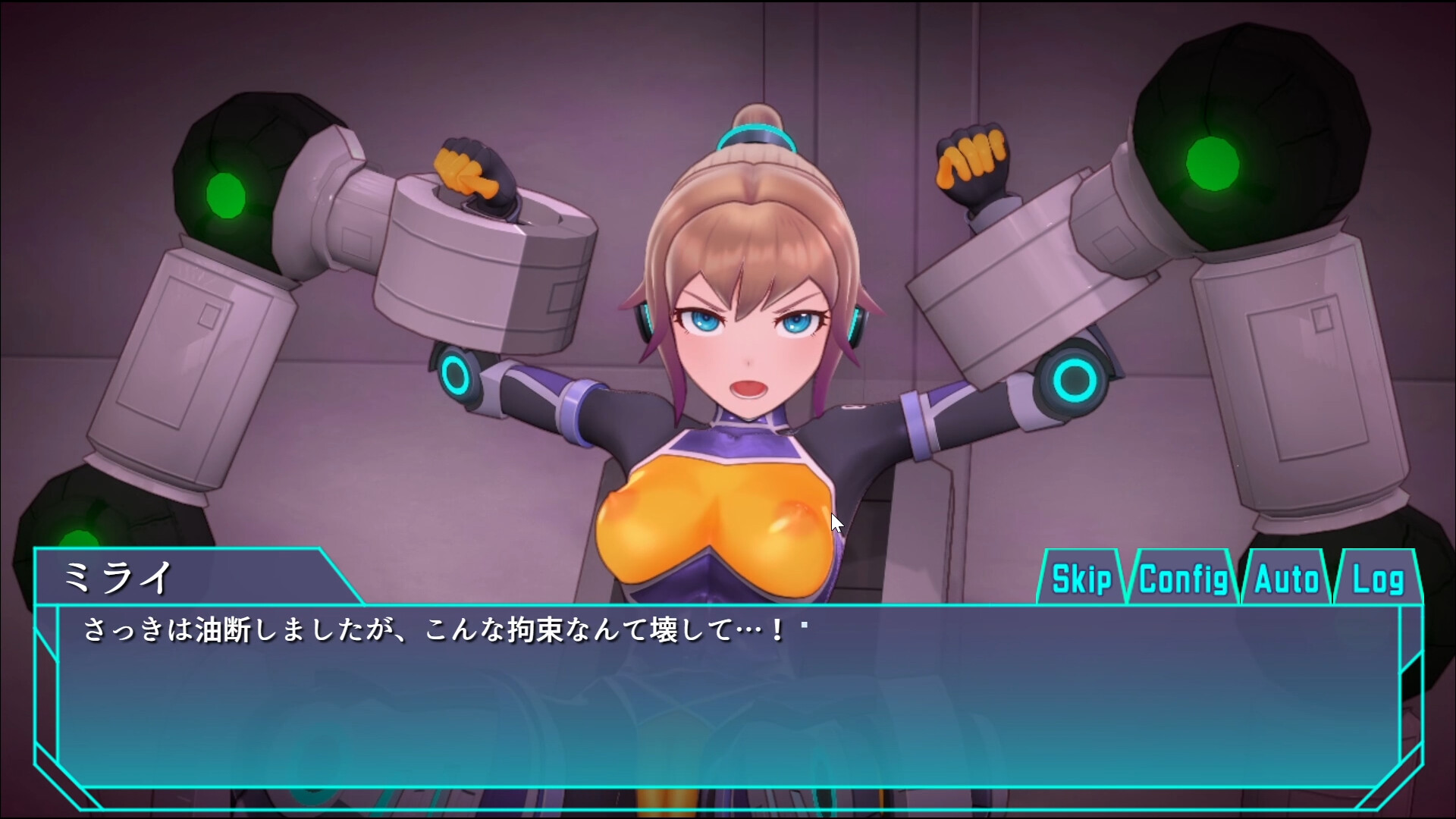Enable Auto mode for text playback
Viewport: 1456px width, 819px height.
pos(1285,579)
